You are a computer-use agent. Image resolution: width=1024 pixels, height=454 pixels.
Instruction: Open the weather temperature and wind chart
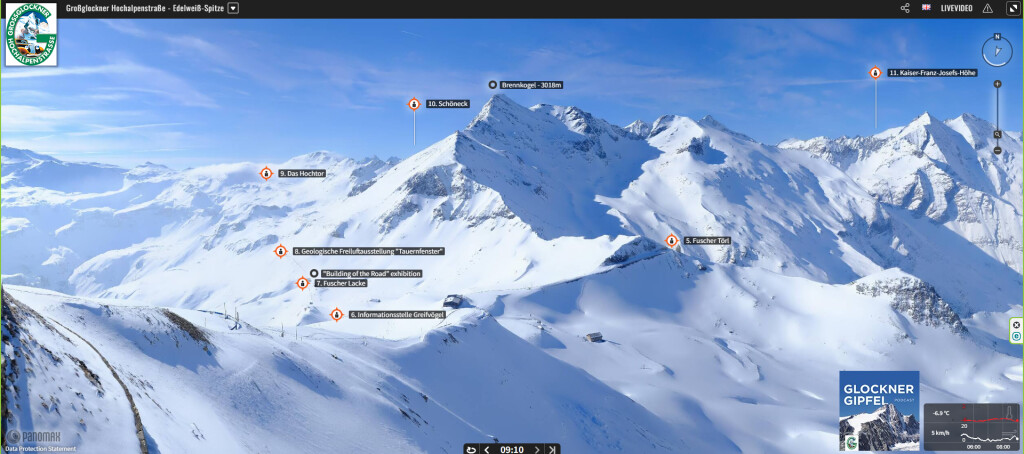tap(971, 426)
